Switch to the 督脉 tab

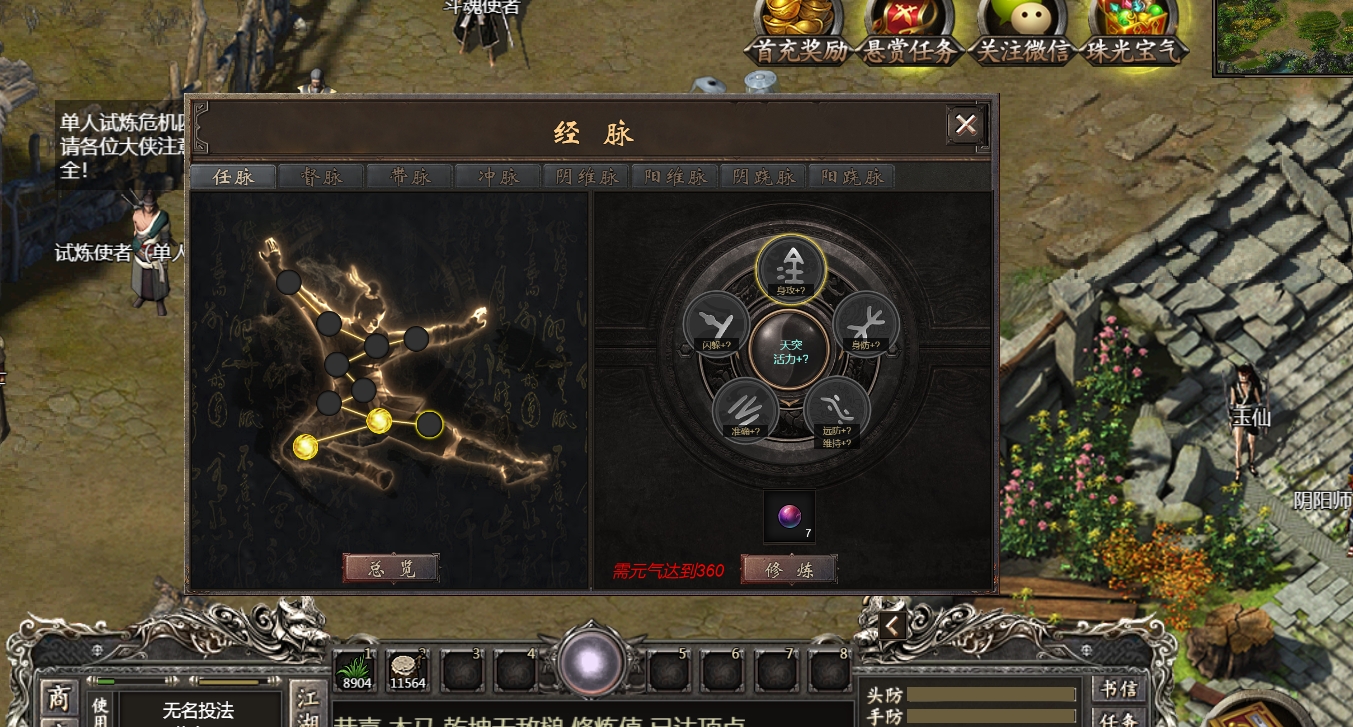click(x=321, y=177)
